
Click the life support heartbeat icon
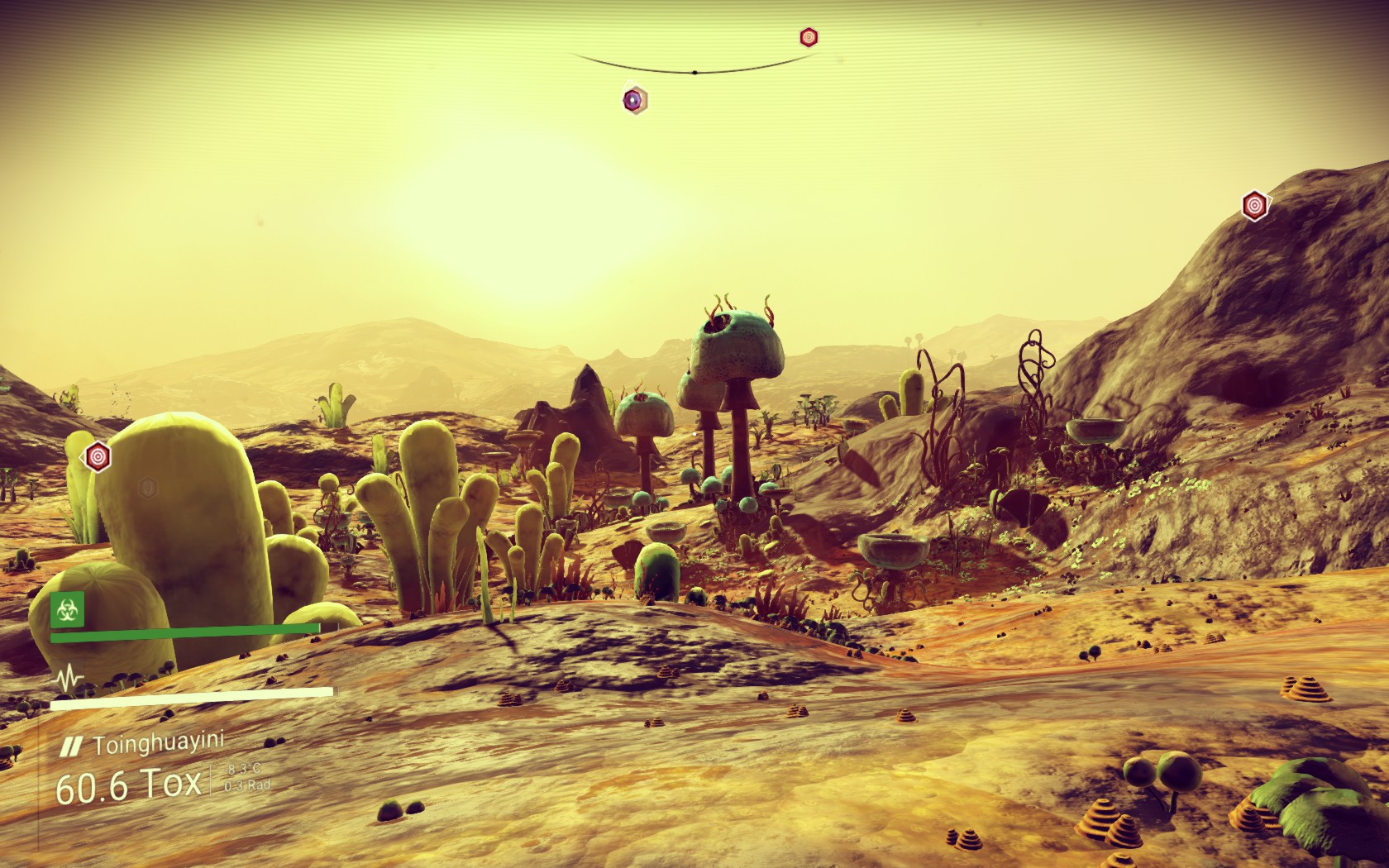[x=67, y=679]
